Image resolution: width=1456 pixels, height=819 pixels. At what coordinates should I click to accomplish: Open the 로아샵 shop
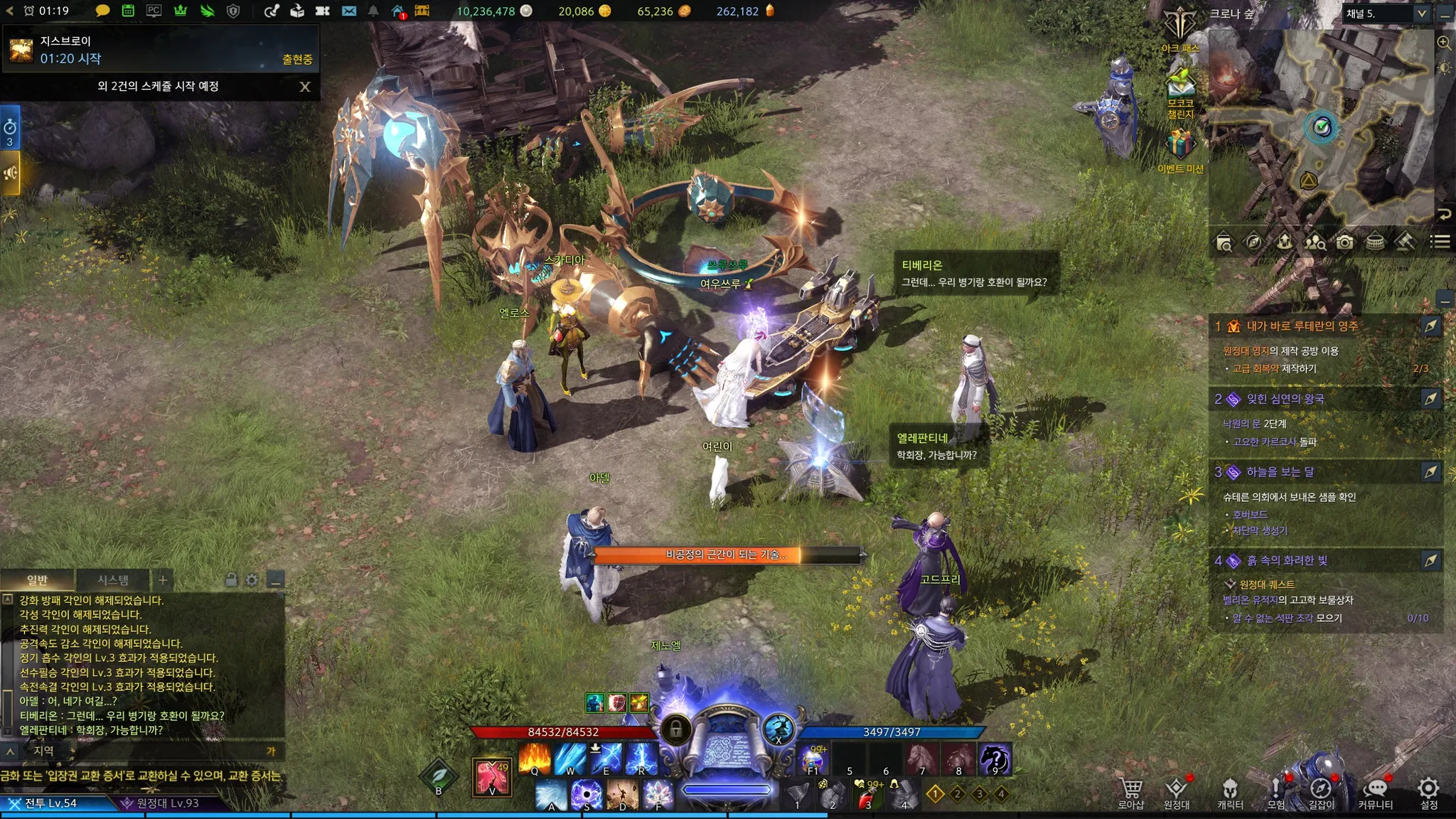click(x=1130, y=792)
